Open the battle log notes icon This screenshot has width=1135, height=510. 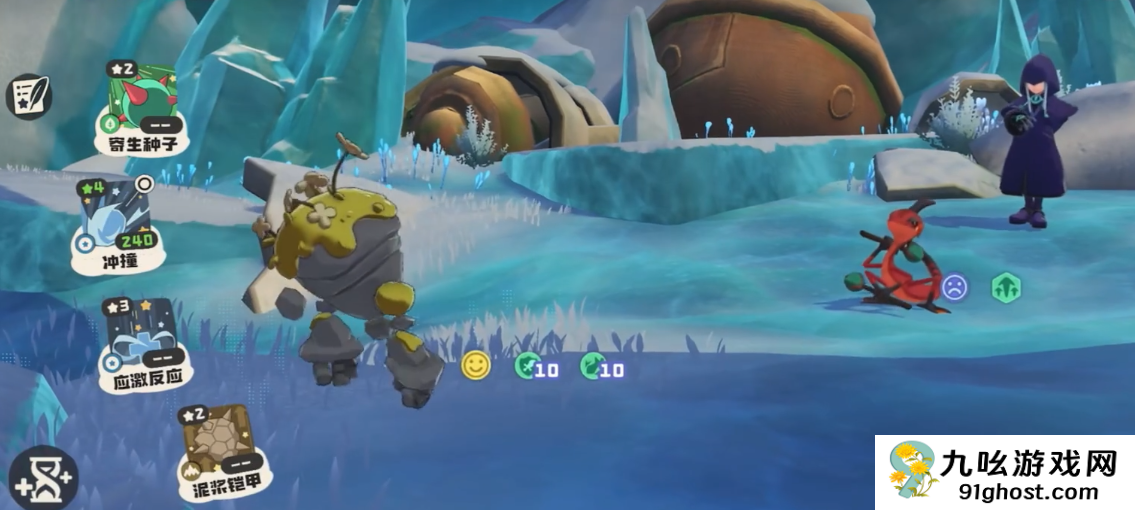coord(27,97)
